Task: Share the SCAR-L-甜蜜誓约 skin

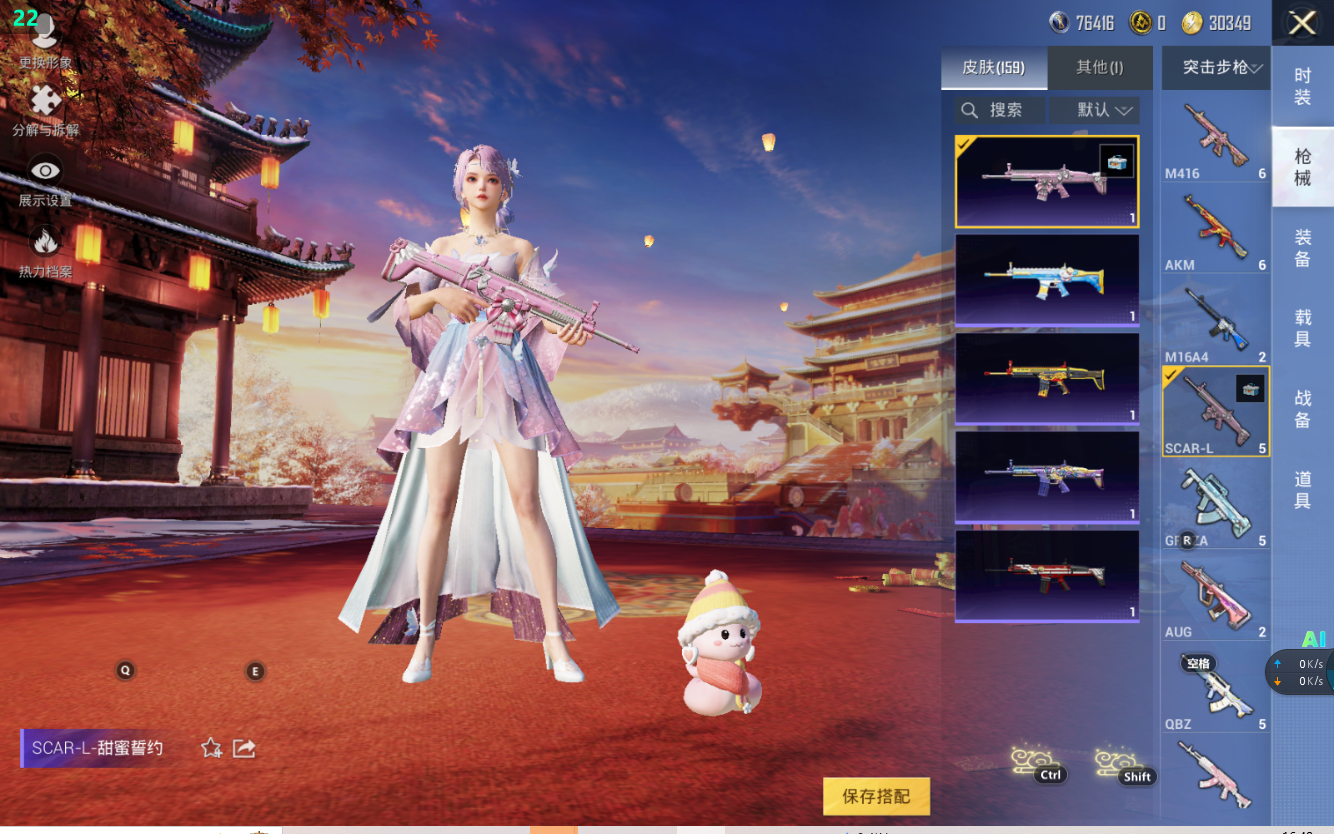Action: pos(244,748)
